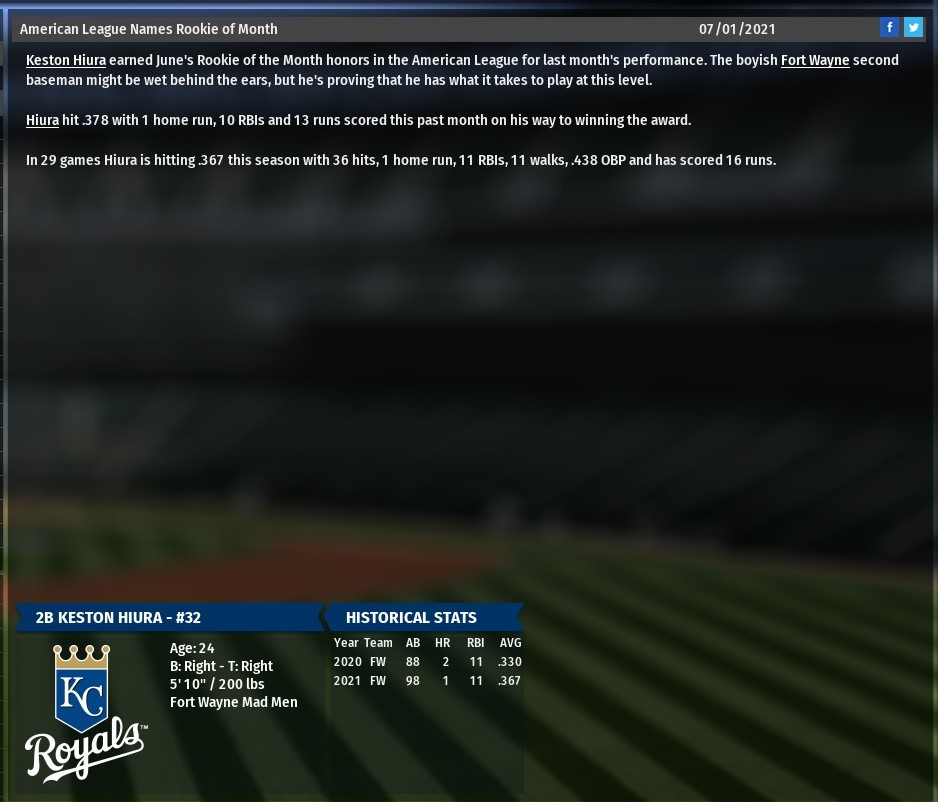Open the Keston Hiura player link
The height and width of the screenshot is (802, 938).
[66, 60]
